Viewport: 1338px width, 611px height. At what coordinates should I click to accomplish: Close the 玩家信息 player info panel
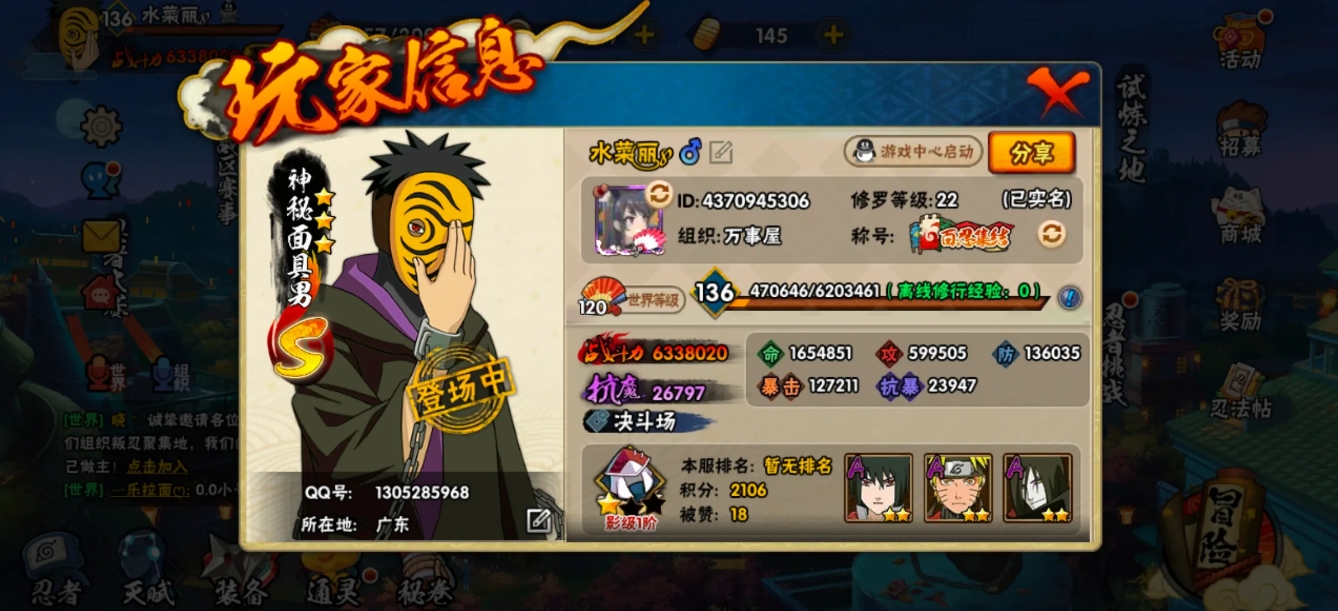tap(1056, 93)
